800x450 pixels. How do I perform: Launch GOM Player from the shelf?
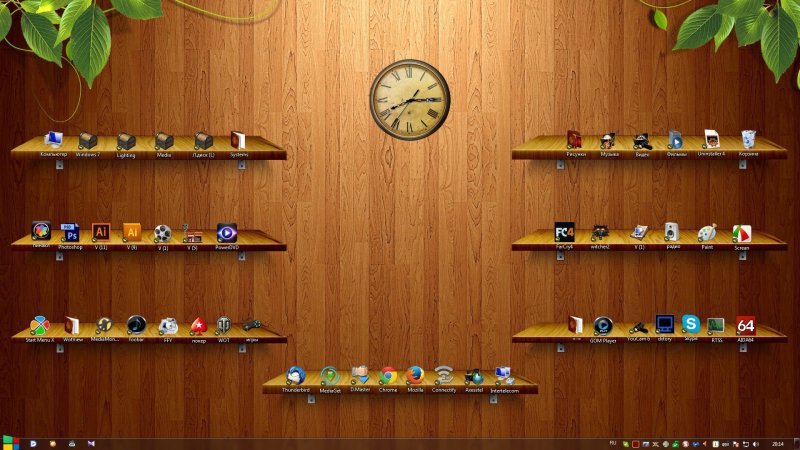click(603, 326)
